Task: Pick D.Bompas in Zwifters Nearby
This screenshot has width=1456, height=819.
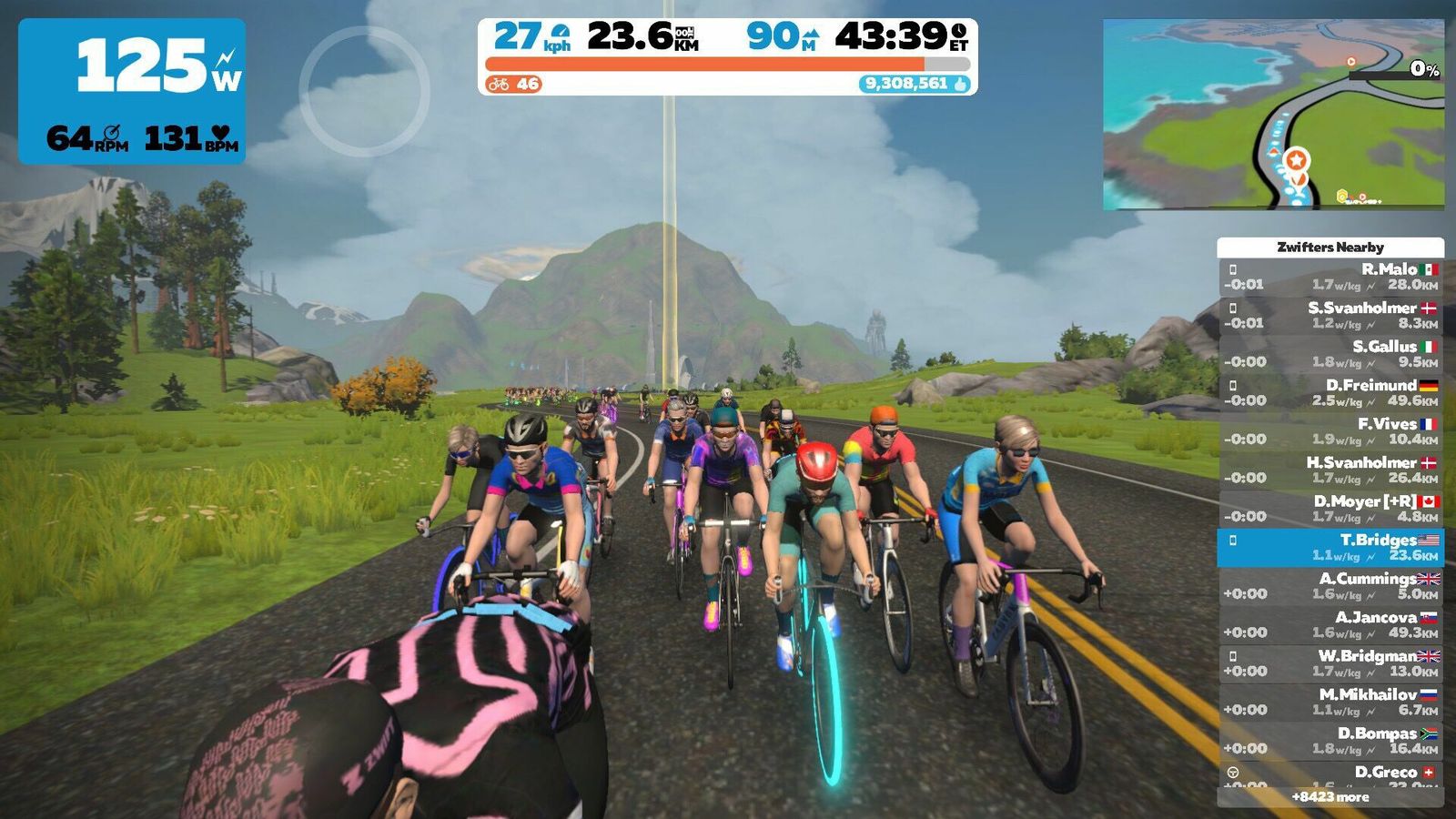Action: 1330,741
